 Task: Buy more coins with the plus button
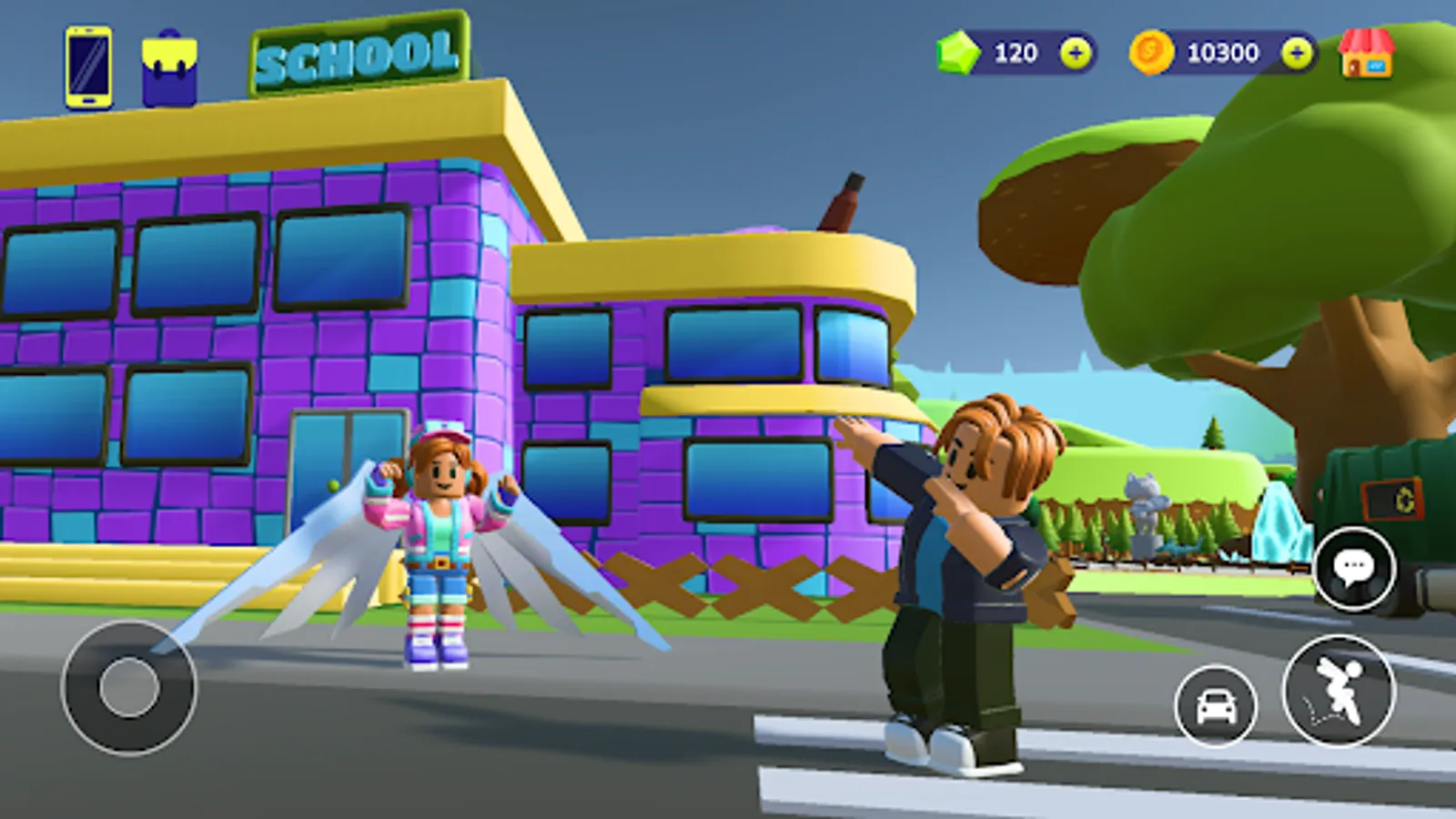point(1296,53)
